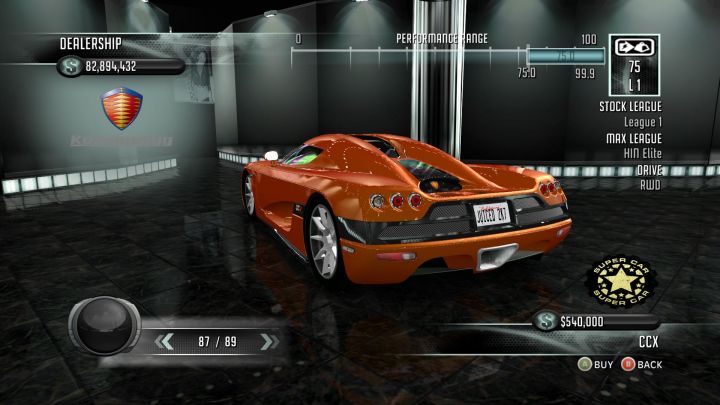This screenshot has height=405, width=720.
Task: Click the Koenigsegg manufacturer badge
Action: coord(122,108)
